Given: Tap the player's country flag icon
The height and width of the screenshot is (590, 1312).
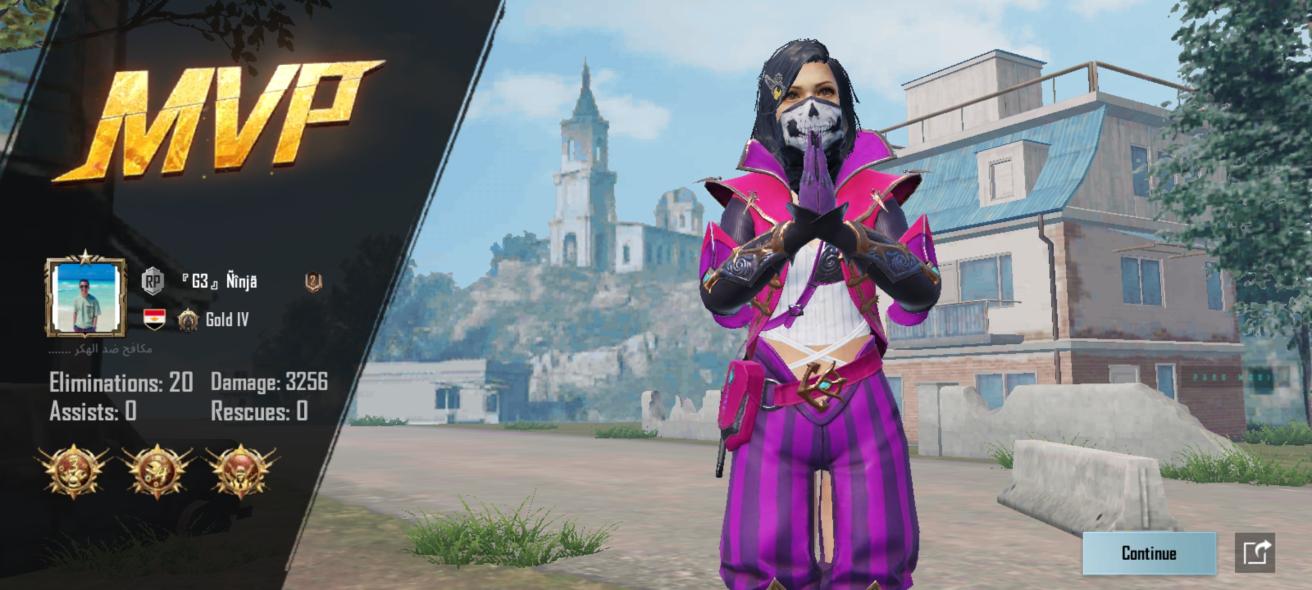Looking at the screenshot, I should tap(154, 320).
